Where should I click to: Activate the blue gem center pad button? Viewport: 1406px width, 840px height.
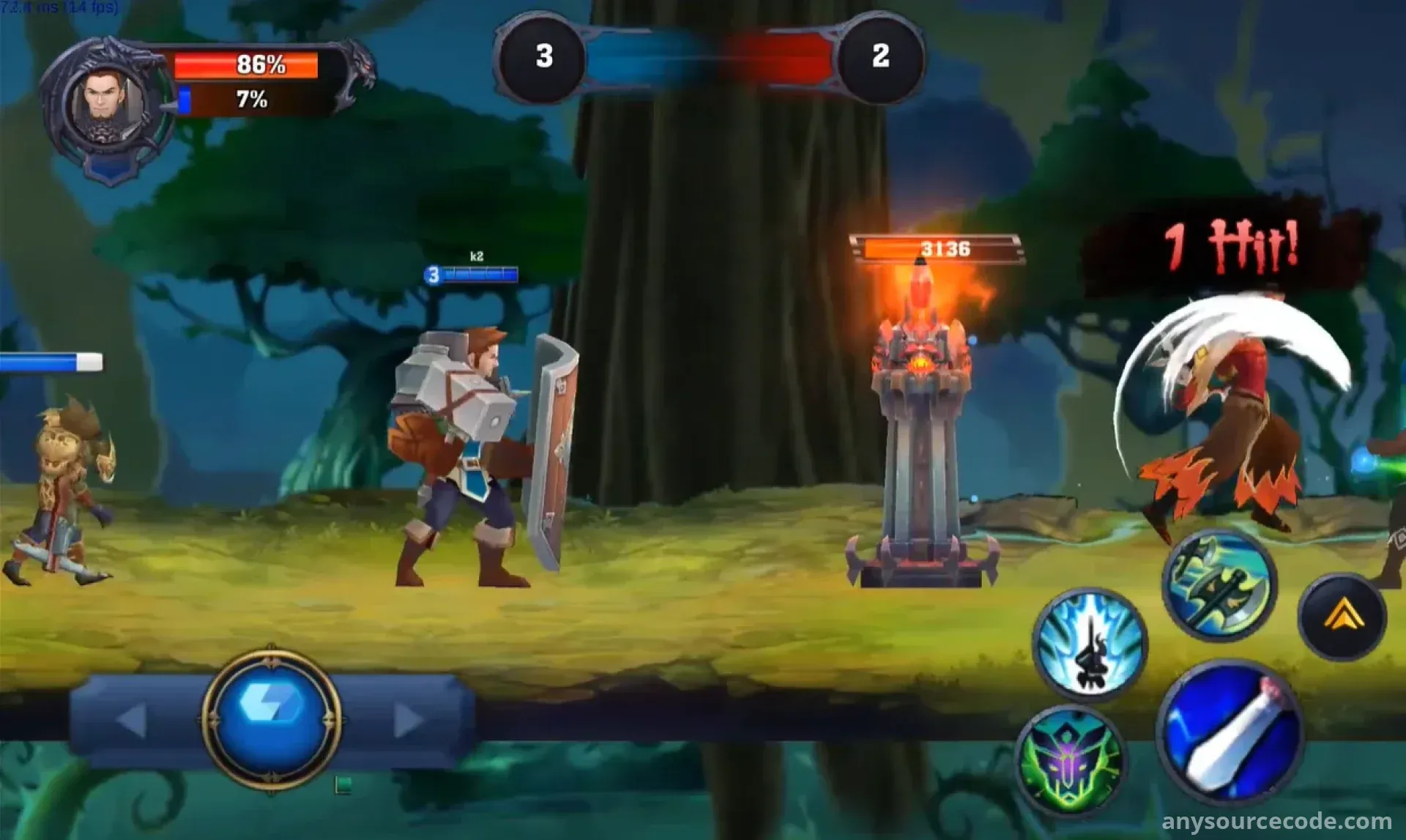(x=271, y=719)
